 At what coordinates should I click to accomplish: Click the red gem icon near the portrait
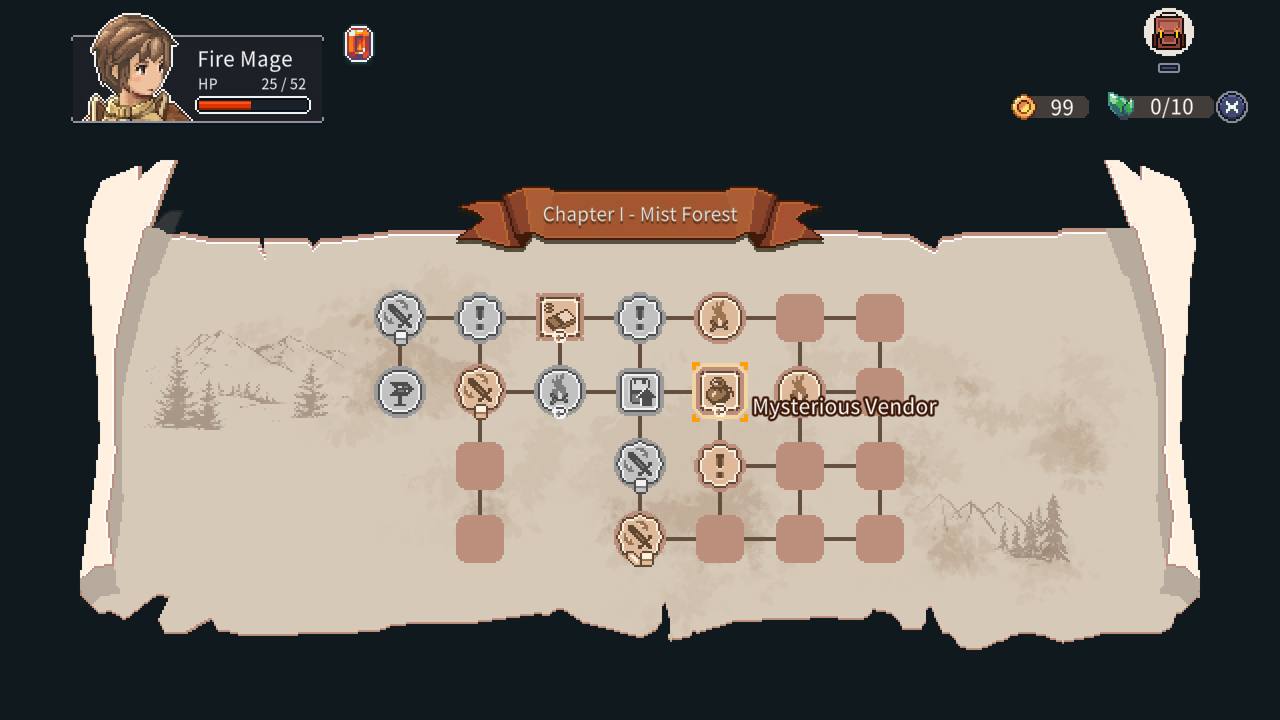(358, 45)
